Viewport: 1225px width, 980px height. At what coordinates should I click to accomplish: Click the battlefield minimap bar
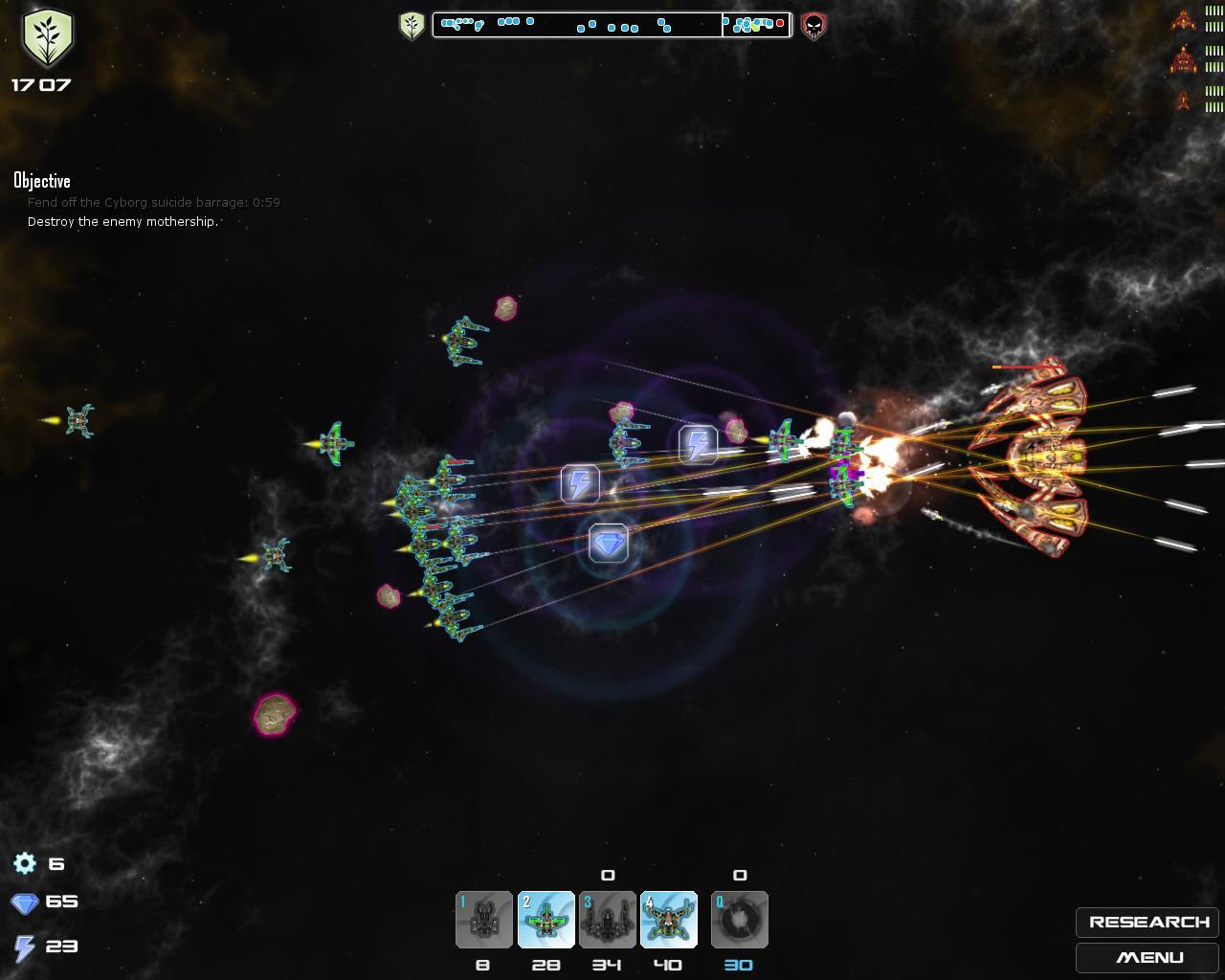point(612,25)
